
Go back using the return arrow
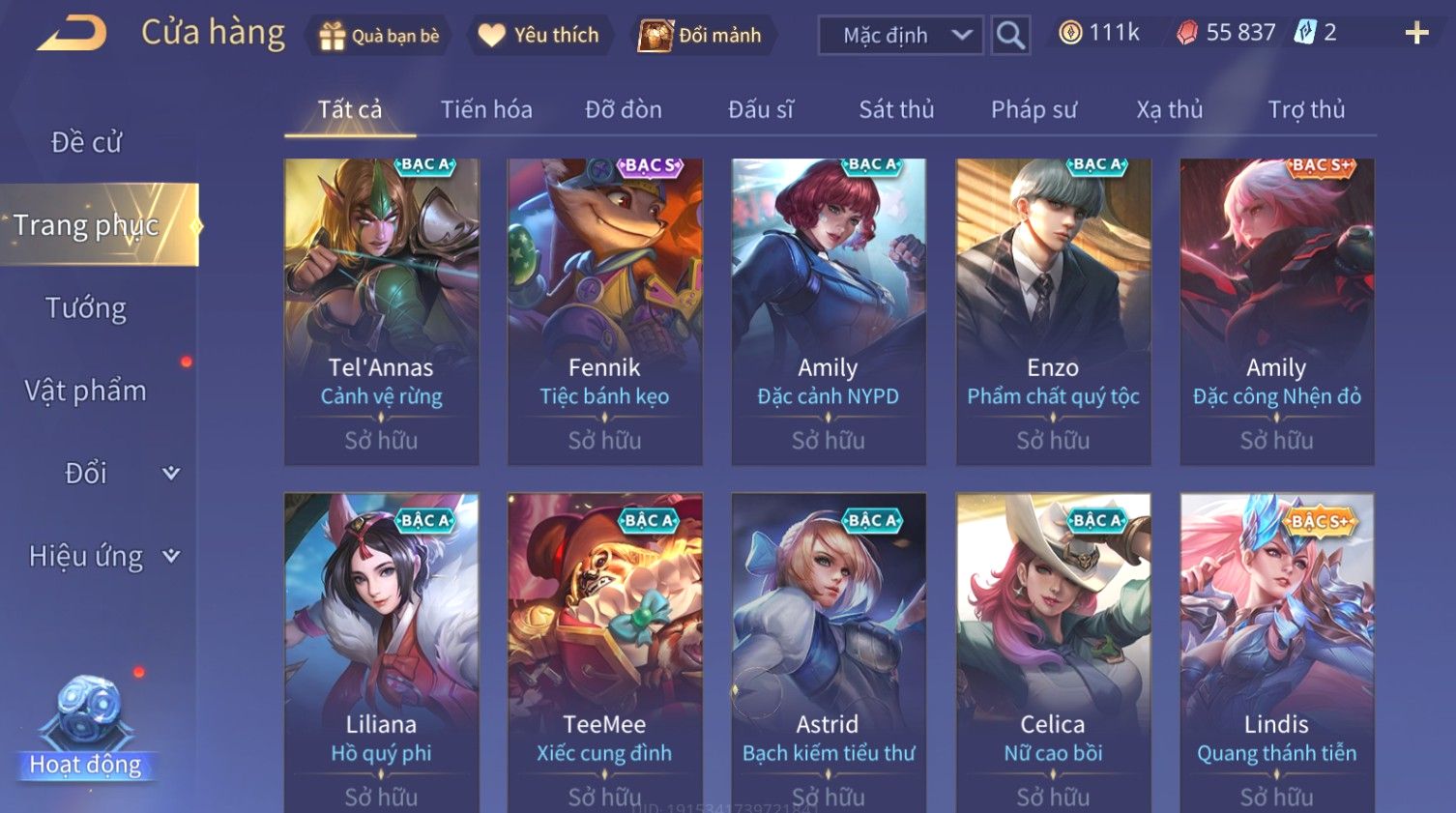[72, 34]
